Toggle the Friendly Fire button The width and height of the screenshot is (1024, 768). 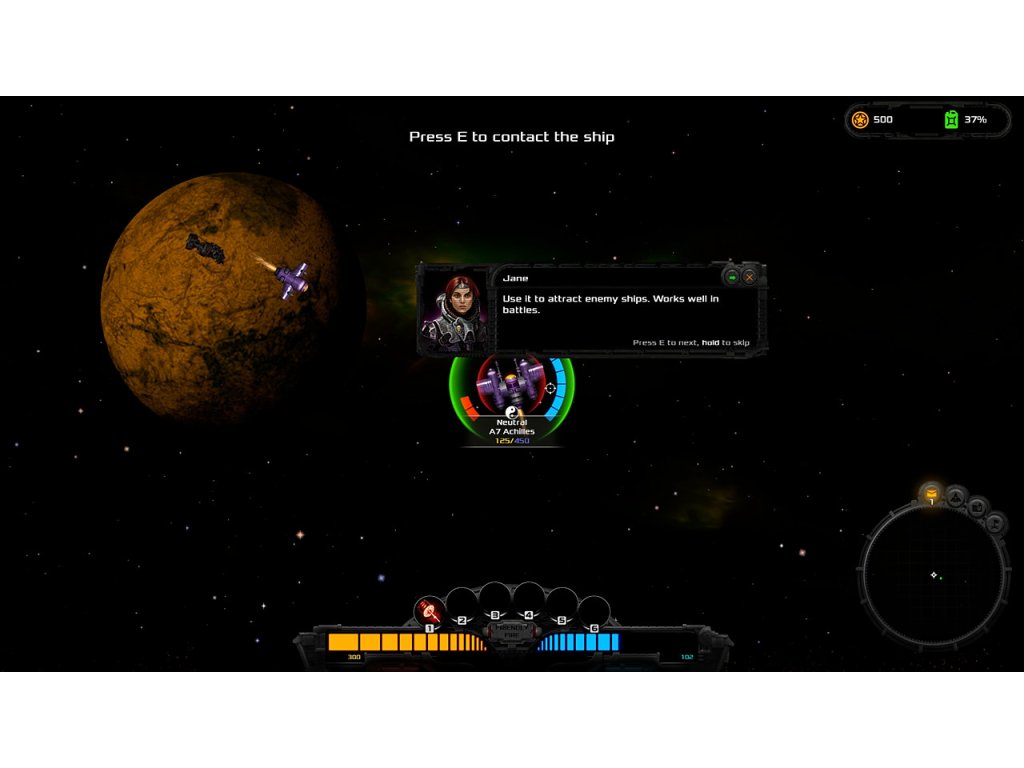pos(511,630)
